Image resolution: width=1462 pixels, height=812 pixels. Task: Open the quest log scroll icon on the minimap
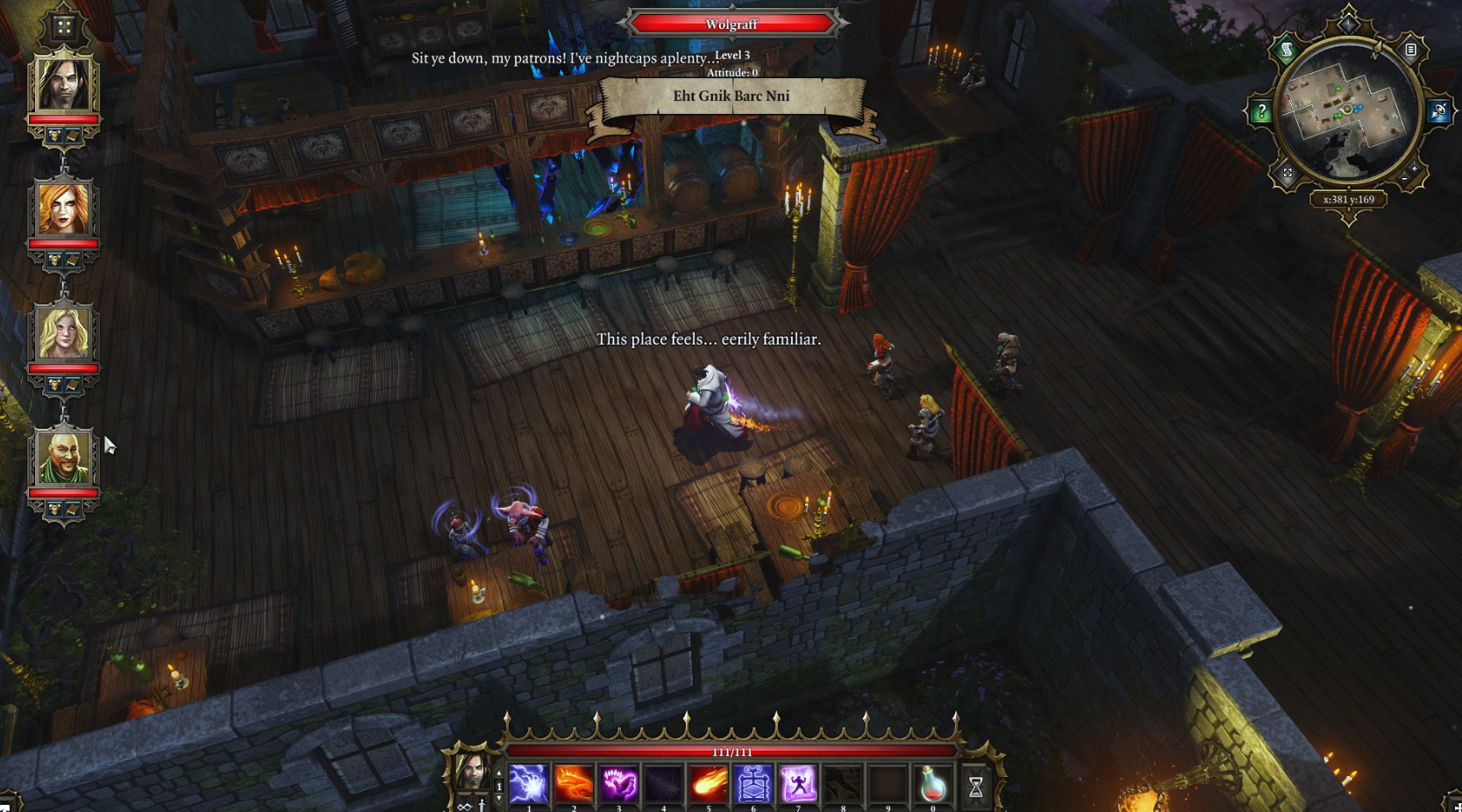1287,49
